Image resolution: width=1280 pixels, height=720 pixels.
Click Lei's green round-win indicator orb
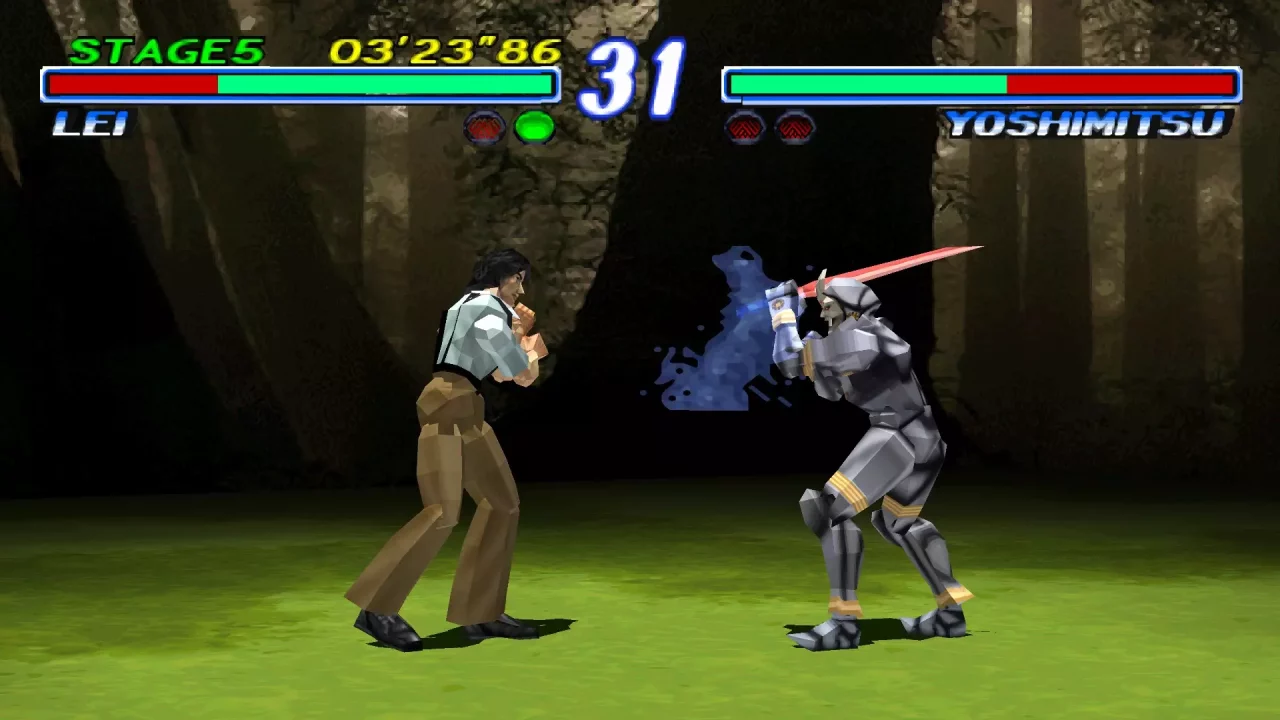click(x=536, y=125)
